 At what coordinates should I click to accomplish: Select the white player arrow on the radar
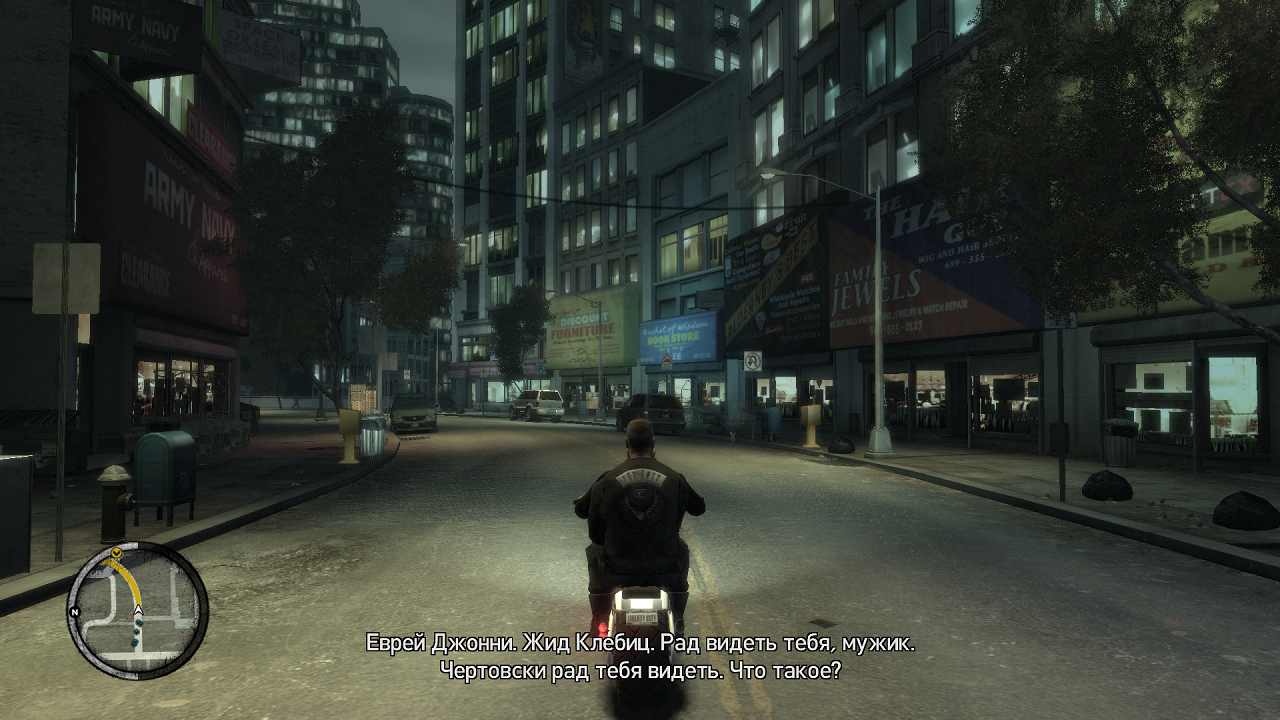click(x=138, y=608)
